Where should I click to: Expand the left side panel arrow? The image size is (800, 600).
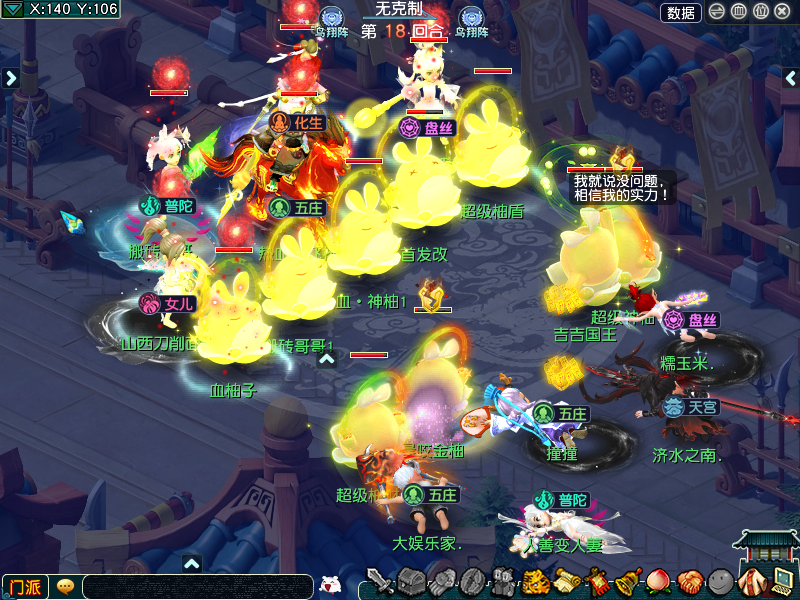[10, 78]
